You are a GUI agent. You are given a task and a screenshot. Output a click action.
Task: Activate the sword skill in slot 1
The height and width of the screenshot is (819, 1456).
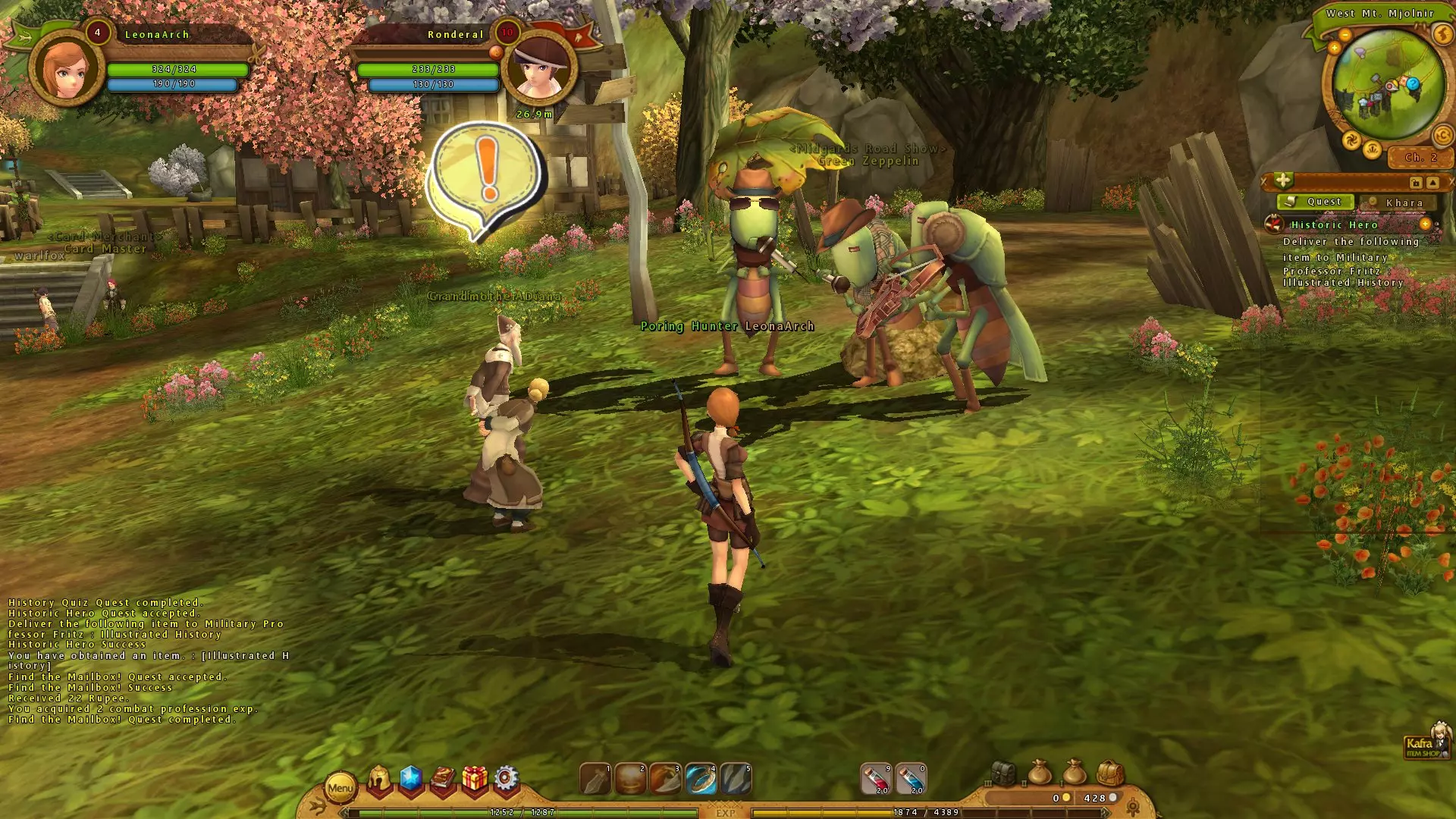coord(595,780)
